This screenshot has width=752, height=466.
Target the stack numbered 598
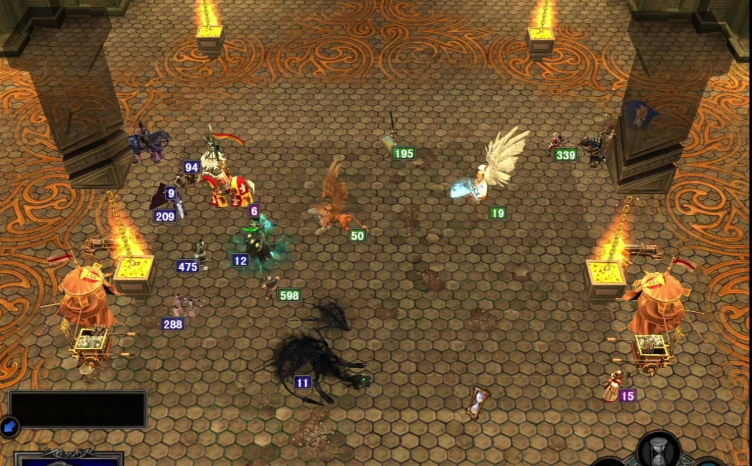point(270,284)
